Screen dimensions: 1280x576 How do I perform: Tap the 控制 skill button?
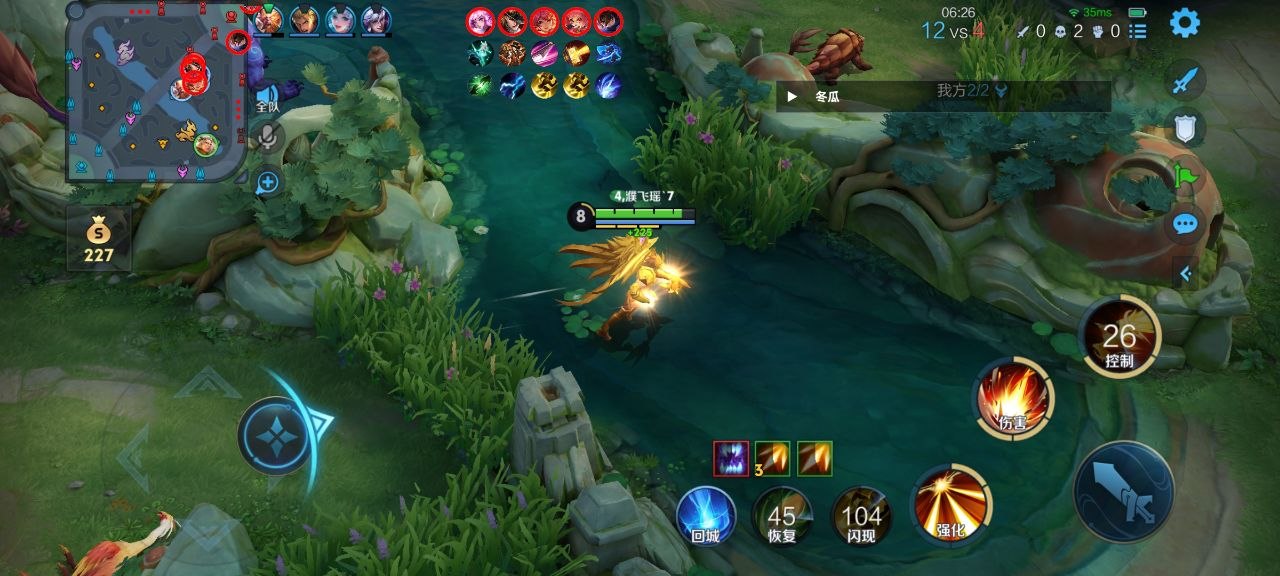coord(1119,338)
